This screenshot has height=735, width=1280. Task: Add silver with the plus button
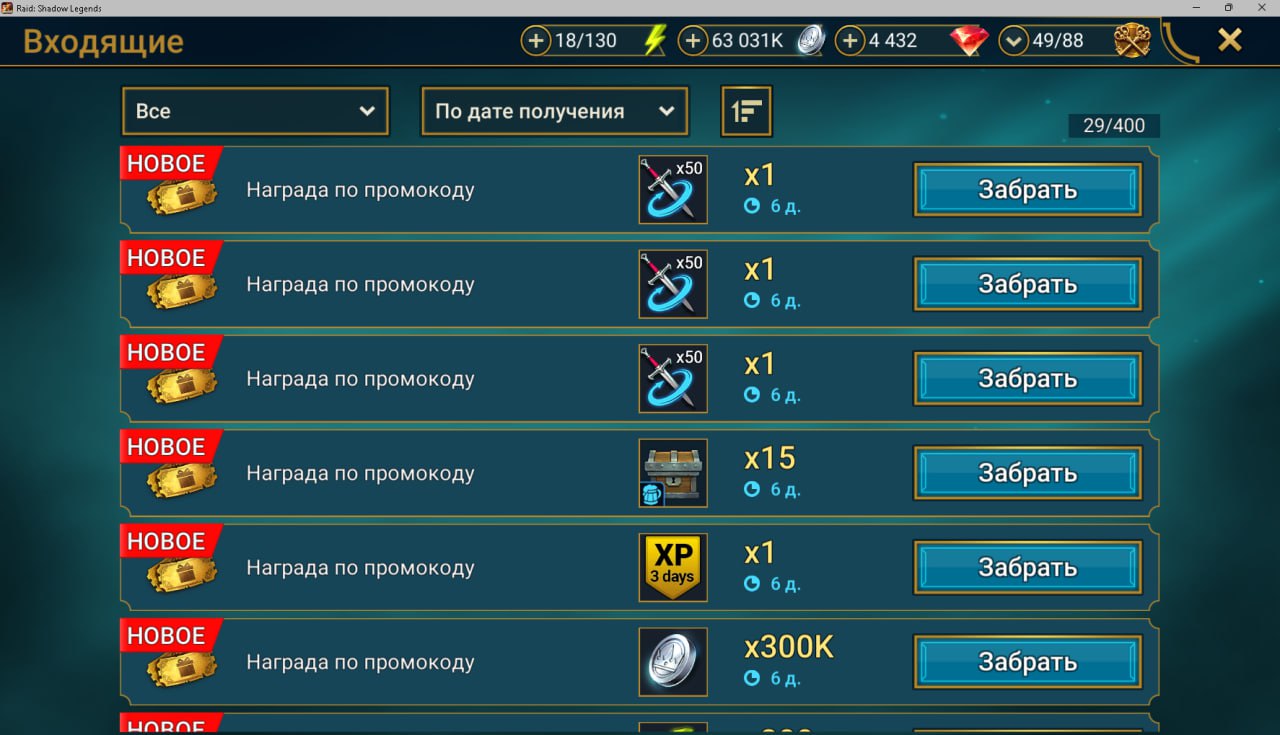pyautogui.click(x=693, y=41)
